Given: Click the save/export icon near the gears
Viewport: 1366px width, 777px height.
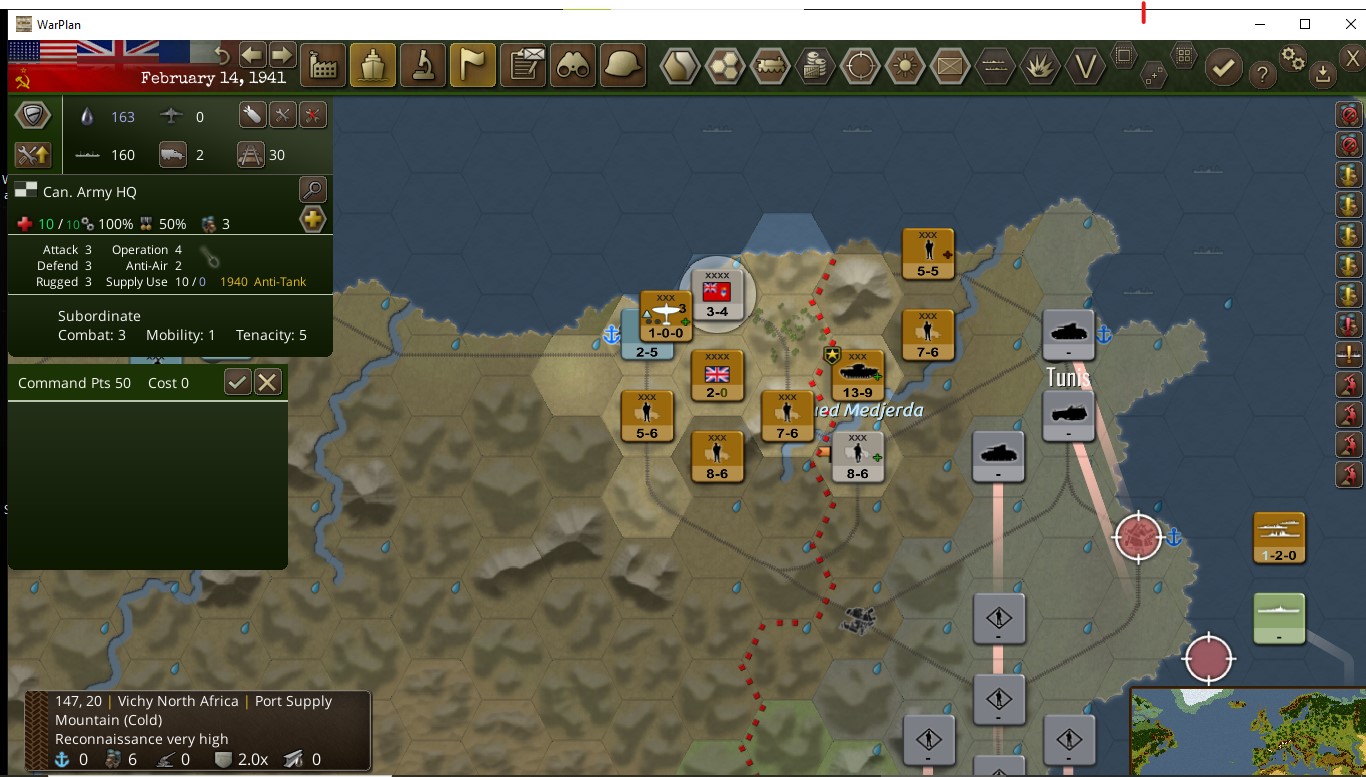Looking at the screenshot, I should (x=1322, y=74).
